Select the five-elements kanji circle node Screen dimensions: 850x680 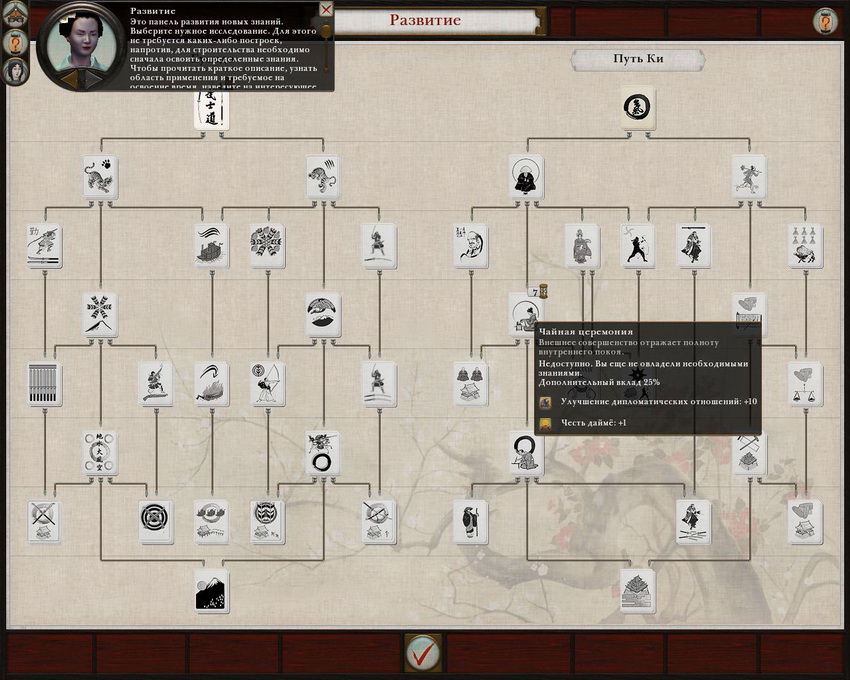pyautogui.click(x=100, y=452)
